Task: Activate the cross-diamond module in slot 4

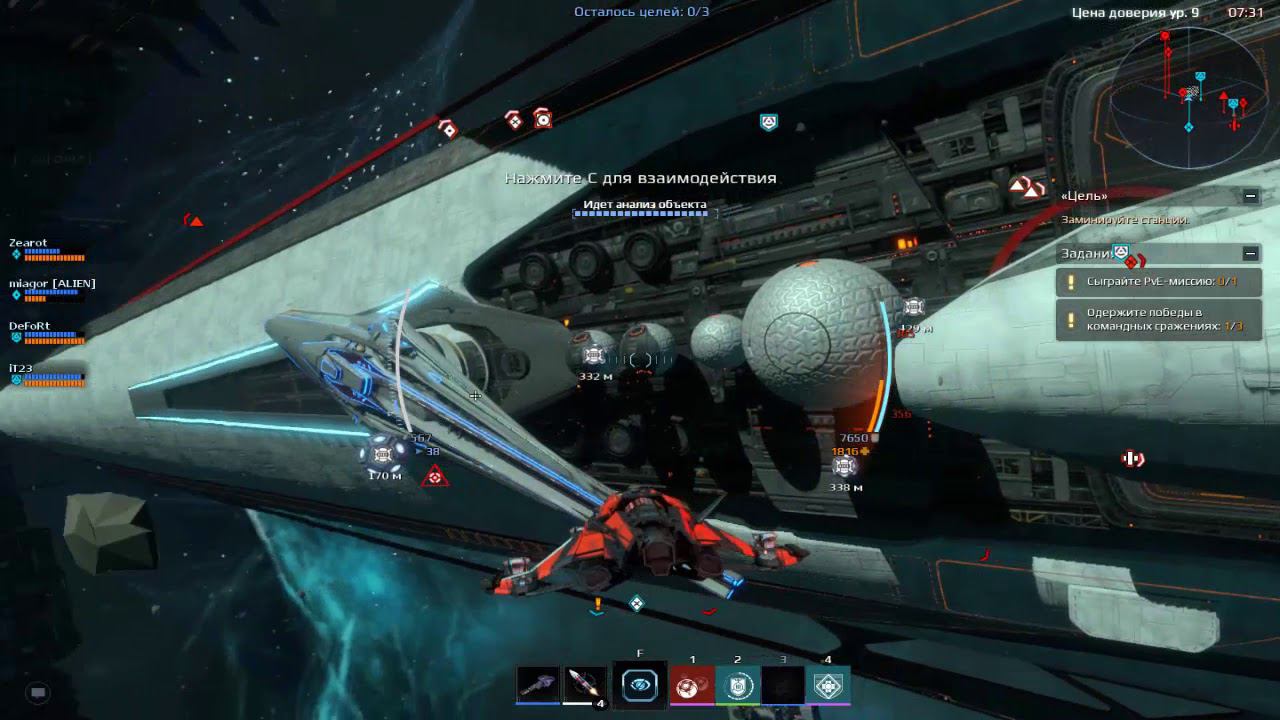Action: pyautogui.click(x=827, y=686)
